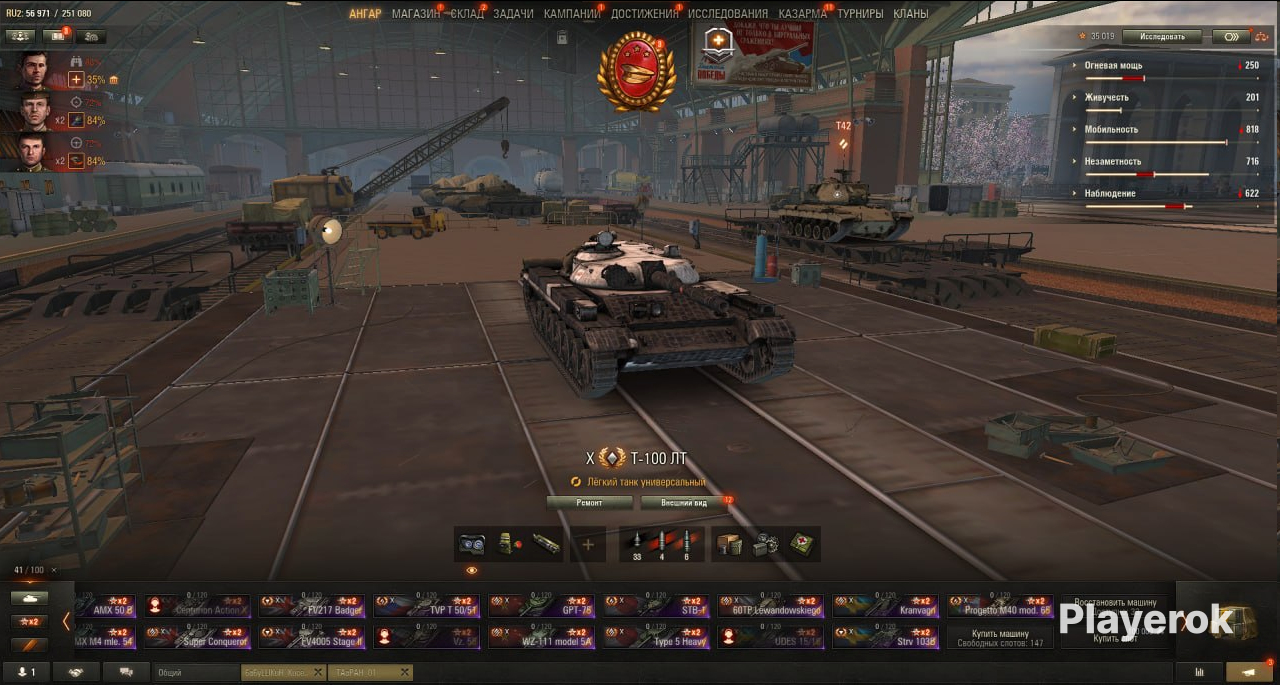
Task: Click the Исследовать (Research) button
Action: [1161, 37]
